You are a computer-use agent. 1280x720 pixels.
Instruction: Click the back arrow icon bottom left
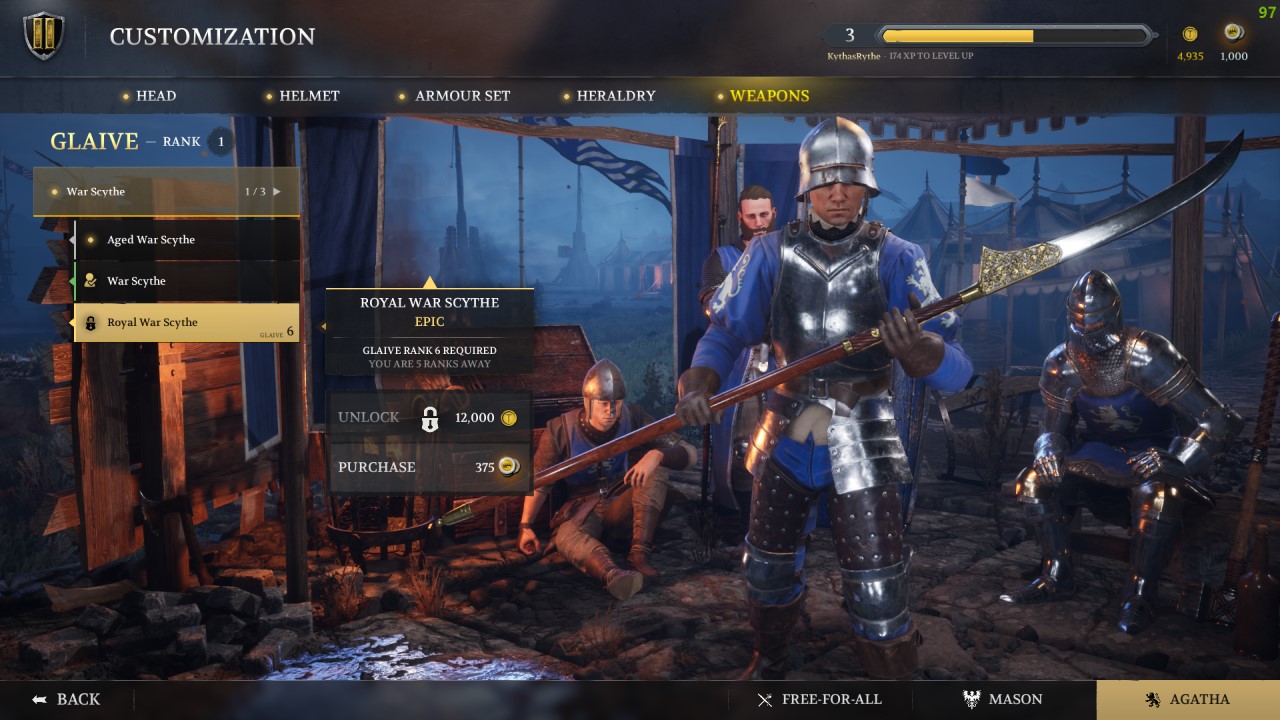[x=38, y=699]
